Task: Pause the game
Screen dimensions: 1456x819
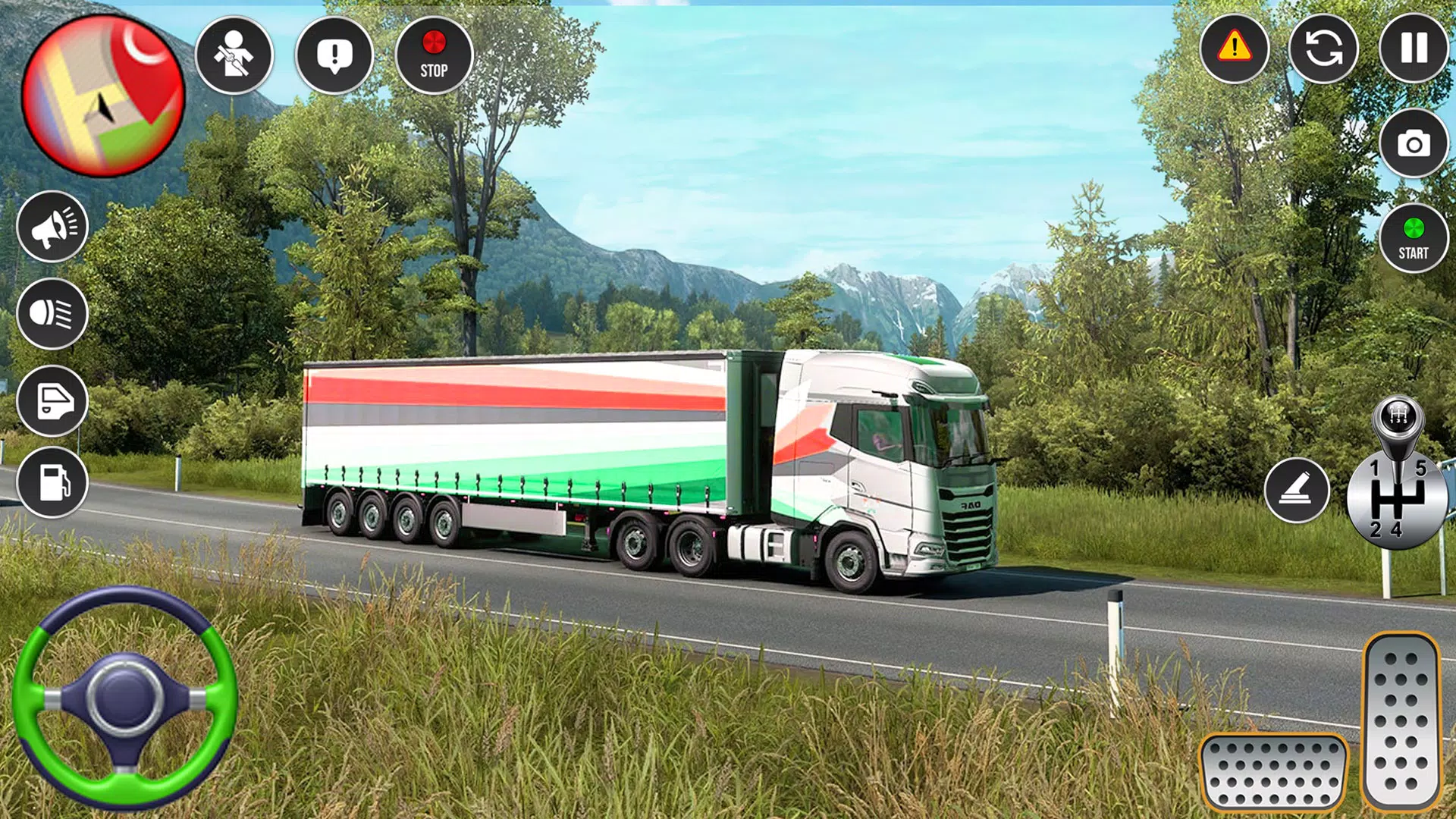Action: (1414, 48)
